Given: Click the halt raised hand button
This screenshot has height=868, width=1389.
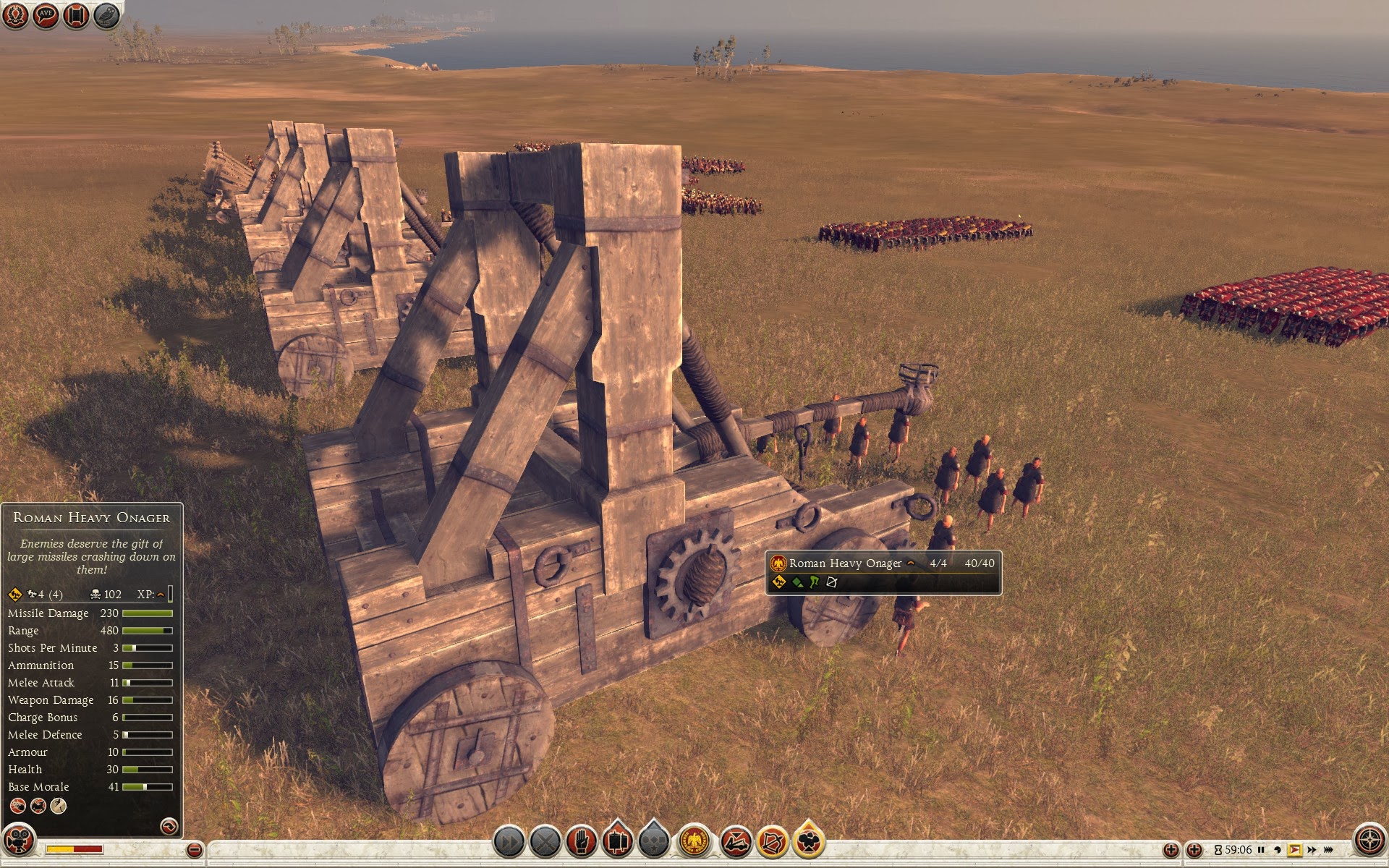Looking at the screenshot, I should pyautogui.click(x=581, y=842).
